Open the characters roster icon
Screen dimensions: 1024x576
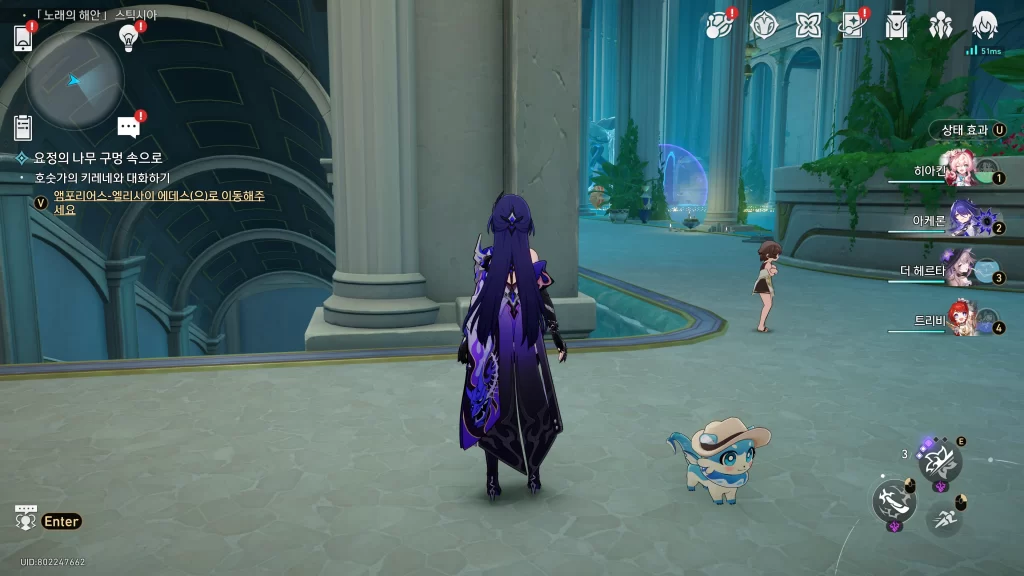coord(940,26)
